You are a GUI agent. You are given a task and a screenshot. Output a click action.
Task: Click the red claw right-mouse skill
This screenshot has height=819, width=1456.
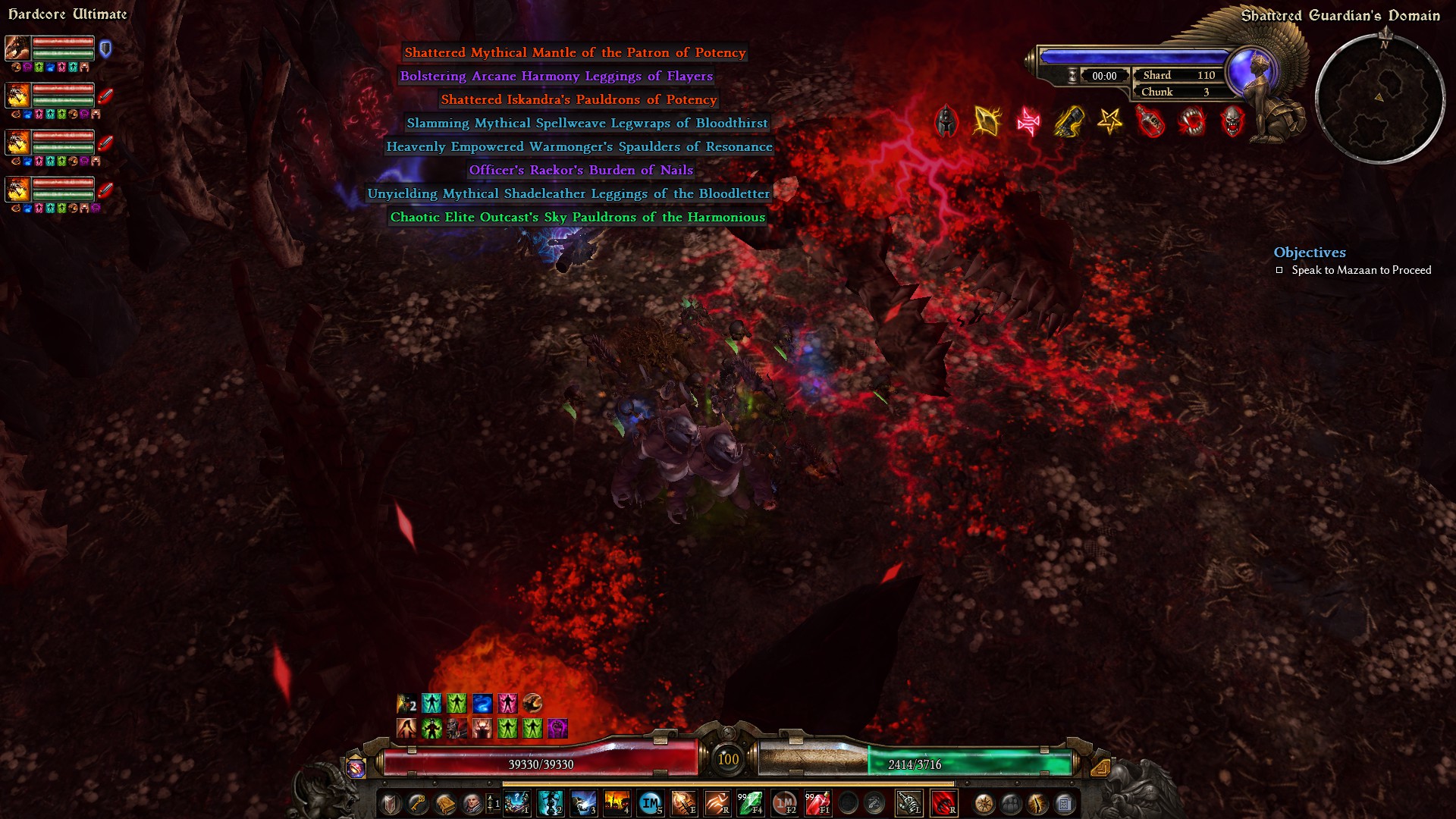(x=943, y=803)
